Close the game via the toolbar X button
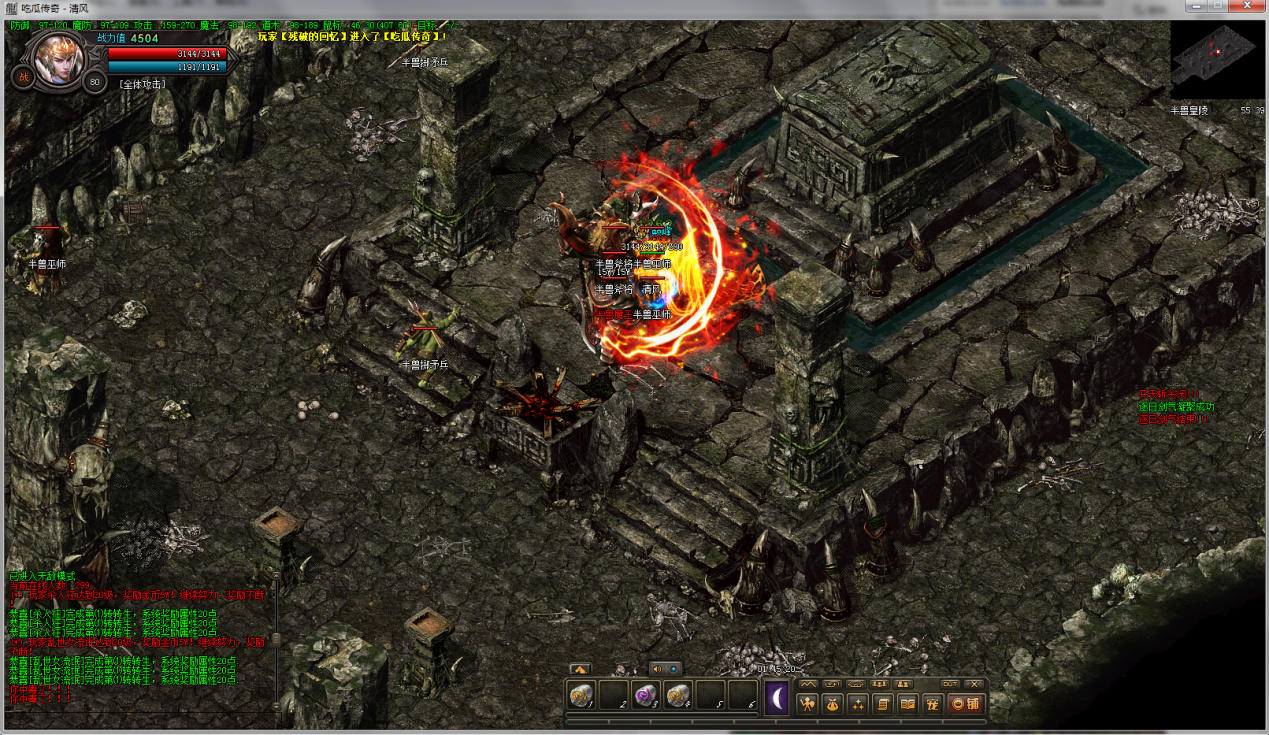Viewport: 1269px width, 735px height. coord(975,684)
